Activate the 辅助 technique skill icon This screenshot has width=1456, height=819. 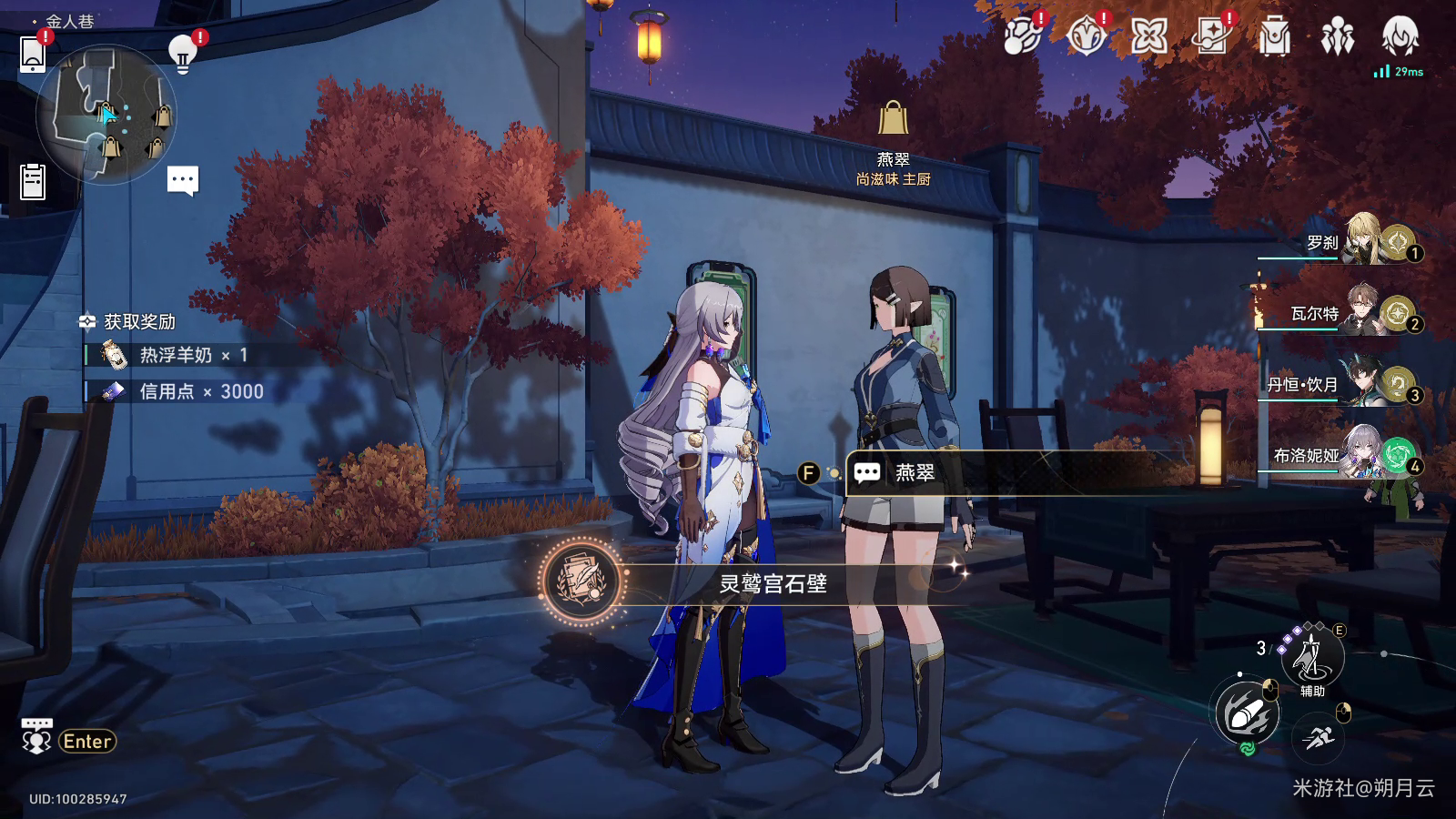[1311, 657]
